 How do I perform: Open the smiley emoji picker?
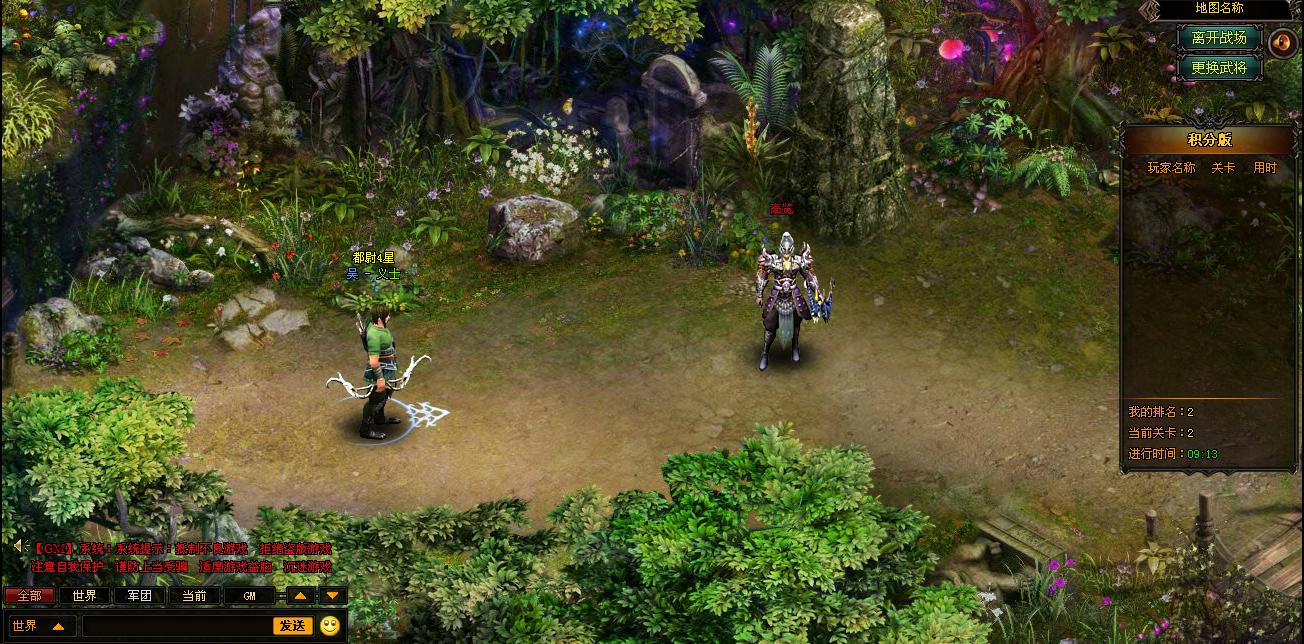click(330, 626)
